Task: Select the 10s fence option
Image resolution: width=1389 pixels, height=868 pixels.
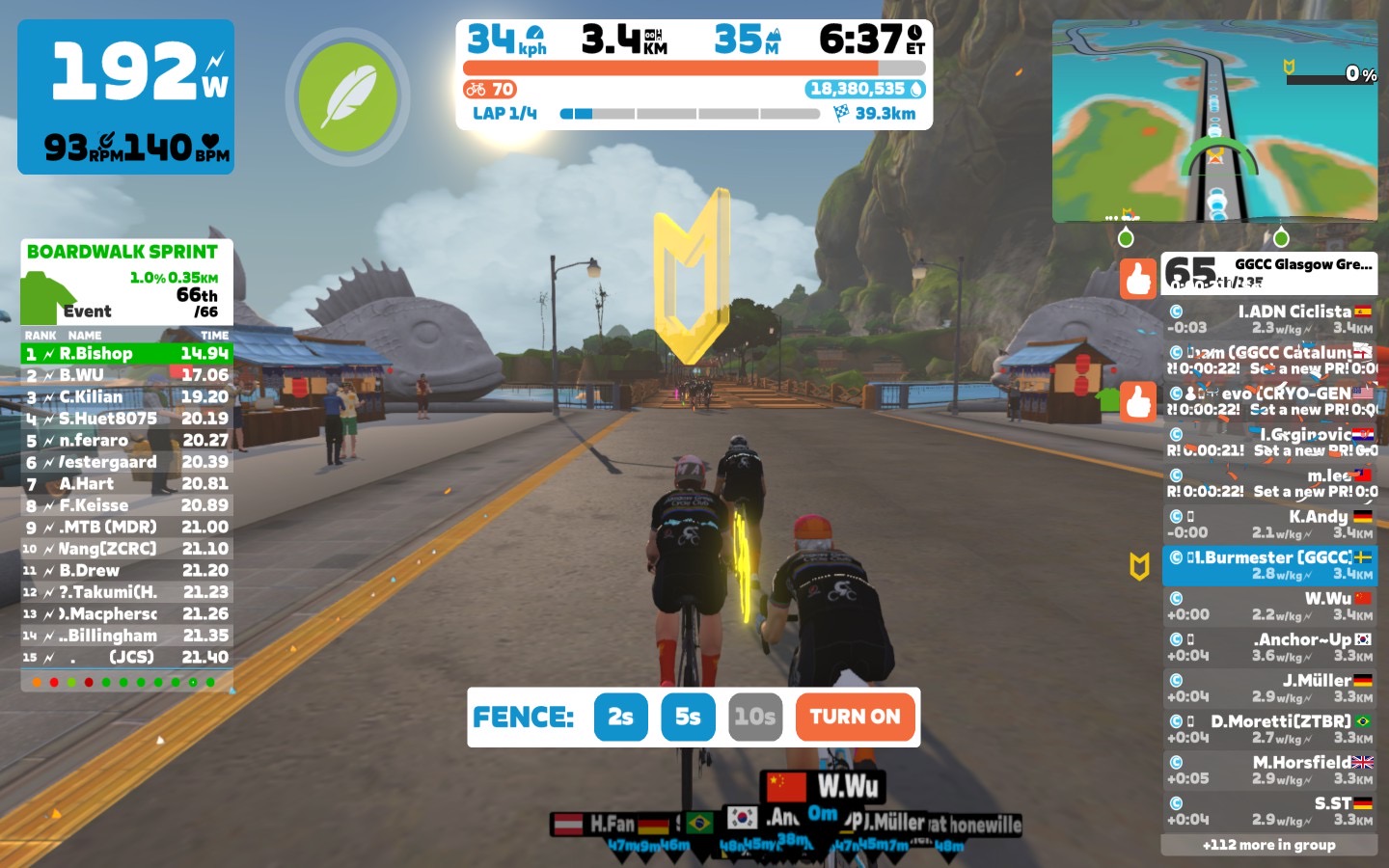Action: pyautogui.click(x=754, y=717)
